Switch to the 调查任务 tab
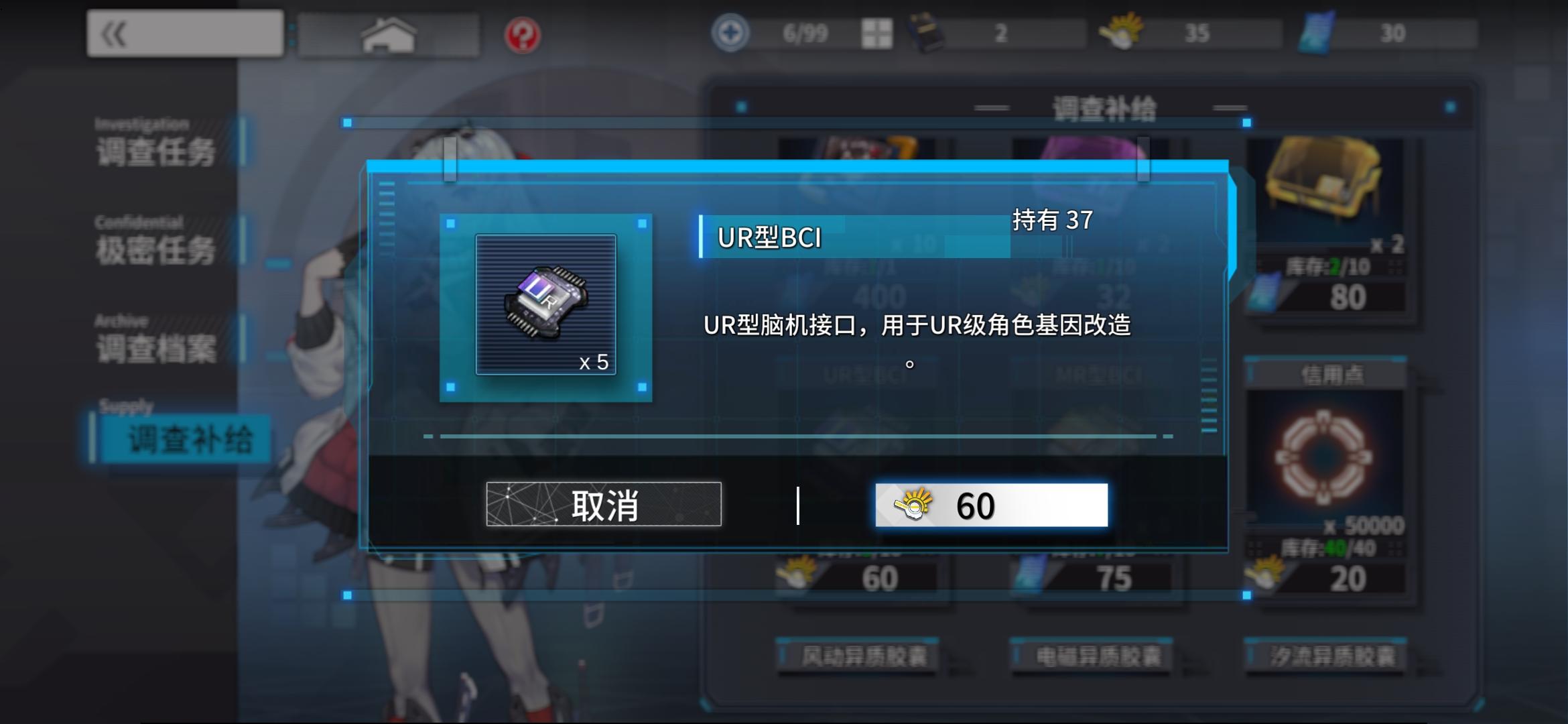 click(x=157, y=153)
